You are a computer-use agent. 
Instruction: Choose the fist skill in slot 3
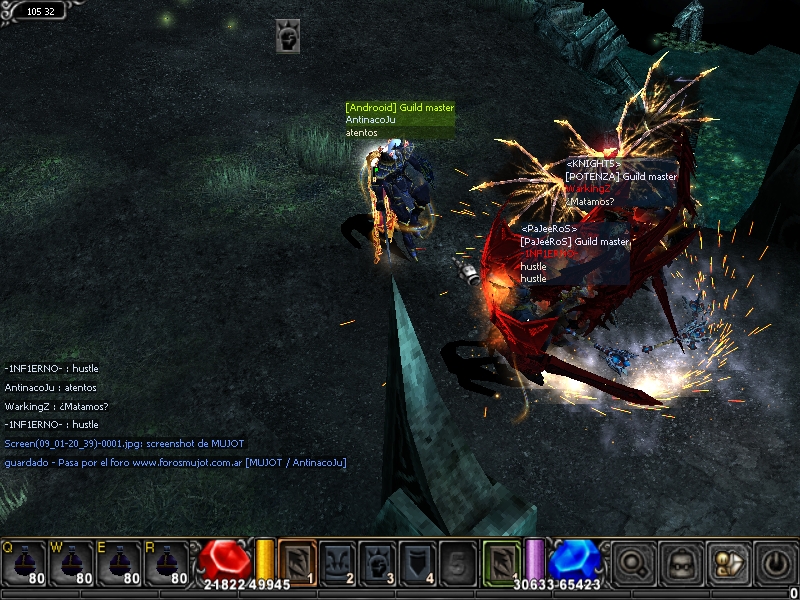[377, 562]
